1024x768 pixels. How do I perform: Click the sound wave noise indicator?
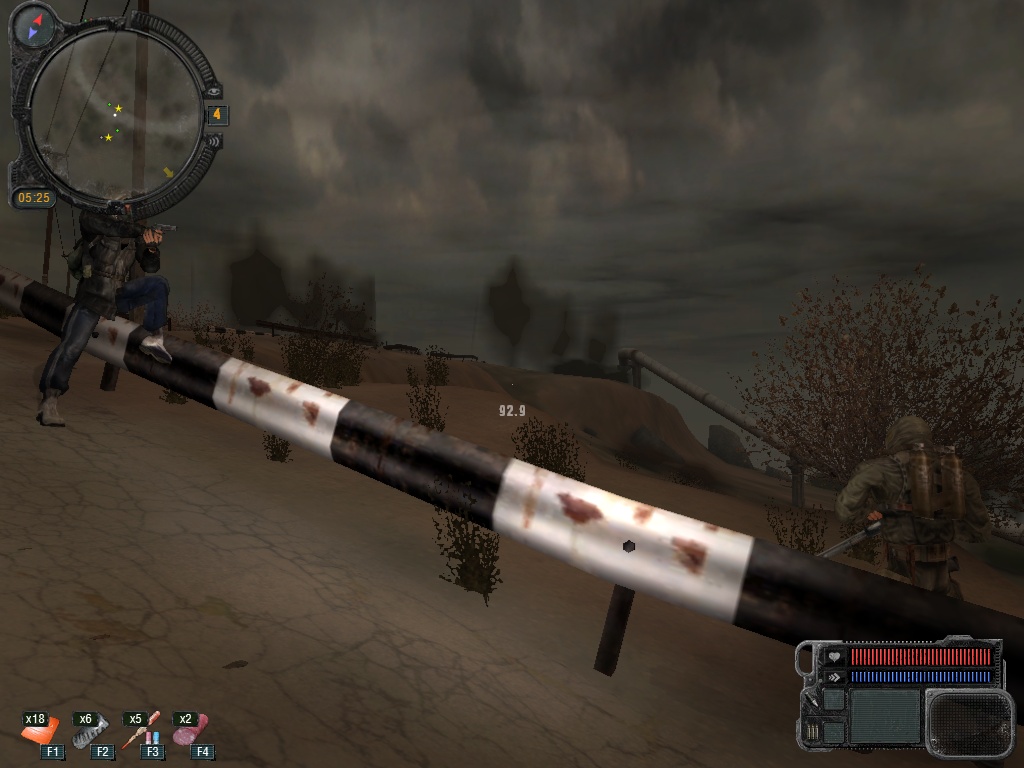(213, 140)
